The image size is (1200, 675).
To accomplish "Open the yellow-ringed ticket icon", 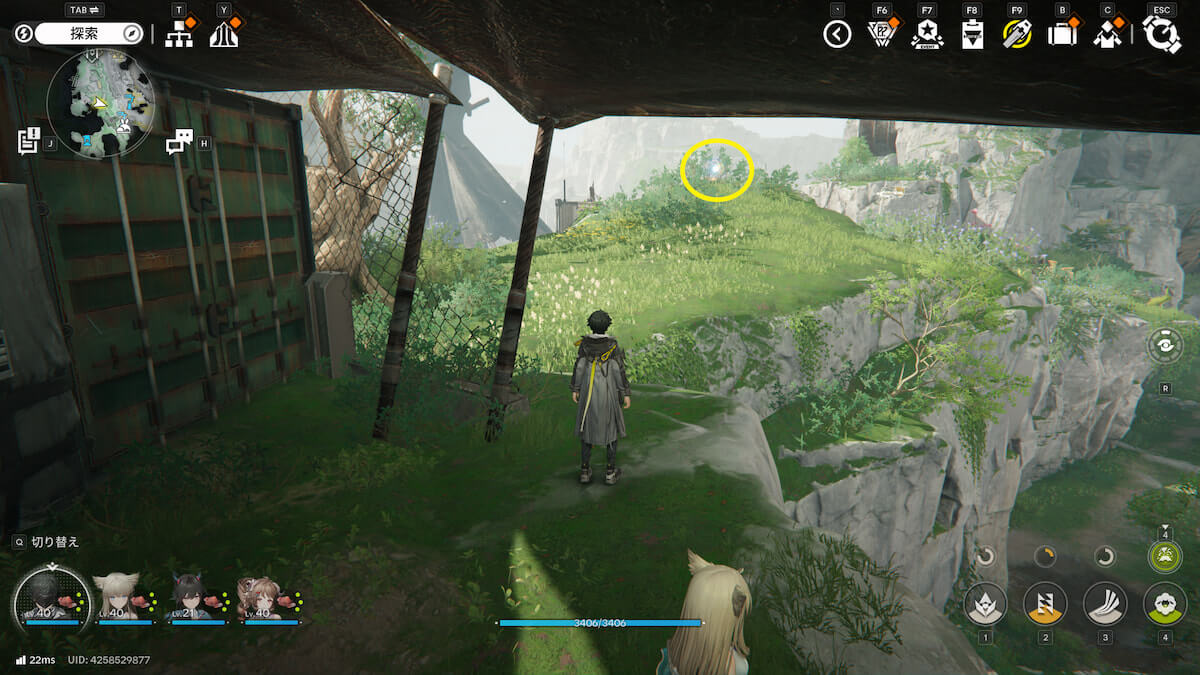I will click(x=1017, y=35).
